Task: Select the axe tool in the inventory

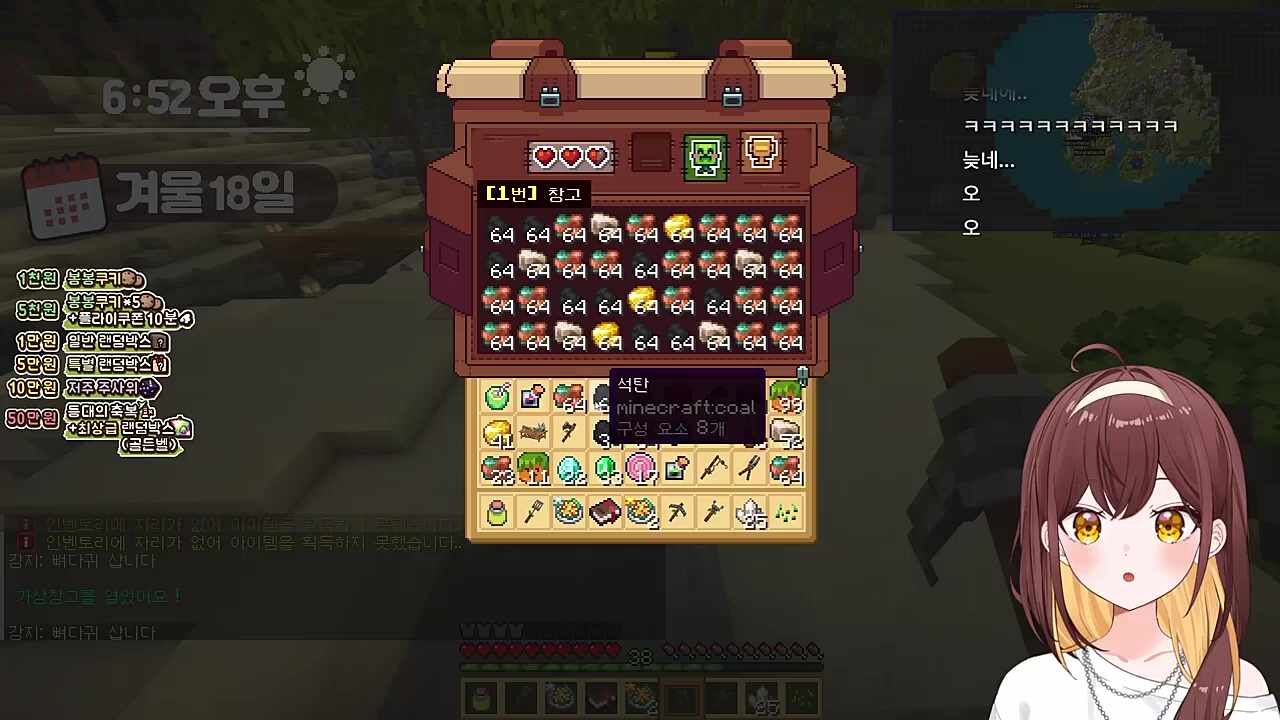Action: coord(569,431)
